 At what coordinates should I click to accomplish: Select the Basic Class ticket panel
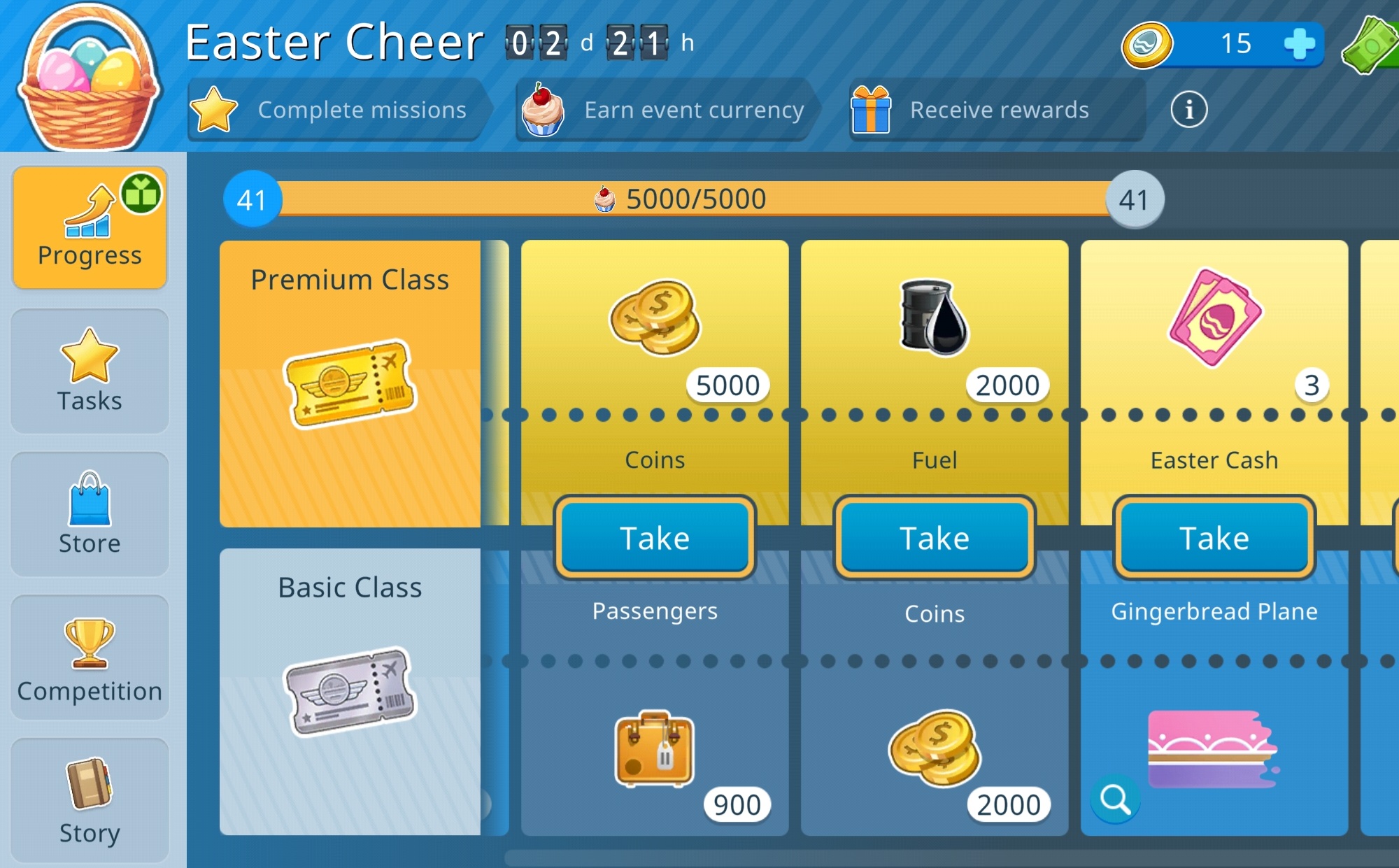(350, 691)
